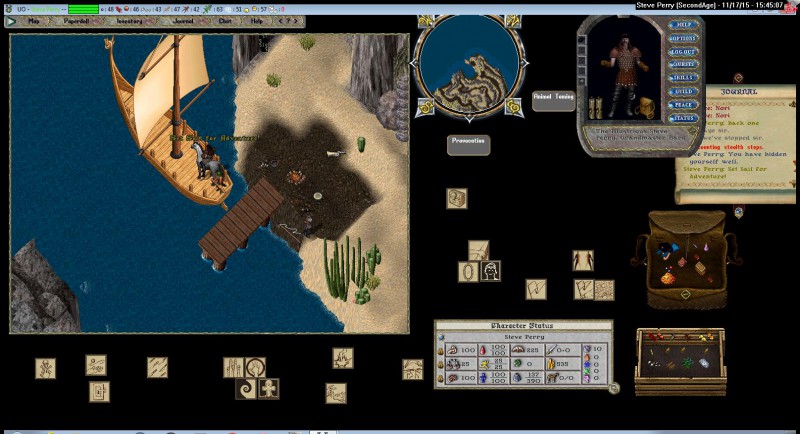Open the Paperdoll menu entry
Screen dimensions: 800x434
pyautogui.click(x=76, y=20)
